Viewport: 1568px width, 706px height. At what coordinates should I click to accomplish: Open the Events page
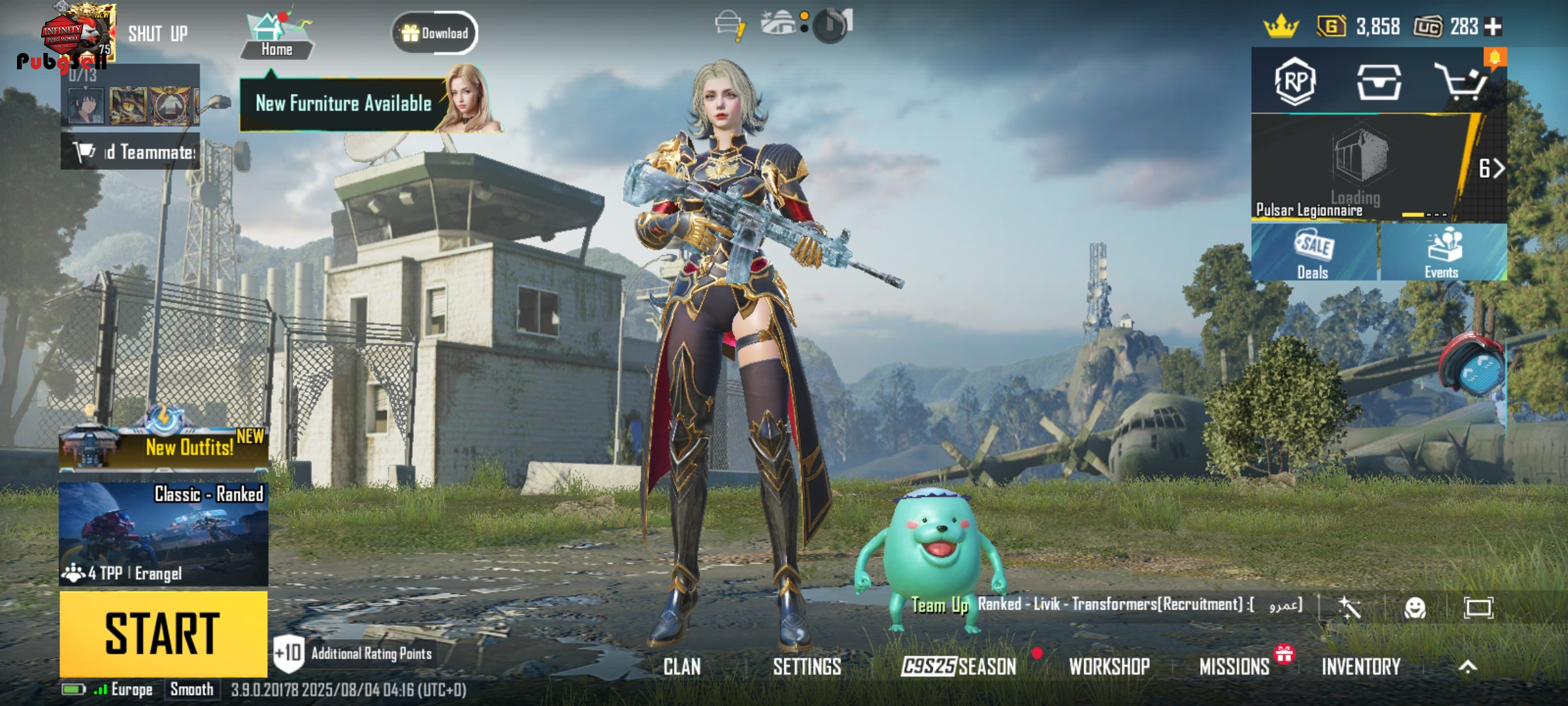click(1443, 253)
